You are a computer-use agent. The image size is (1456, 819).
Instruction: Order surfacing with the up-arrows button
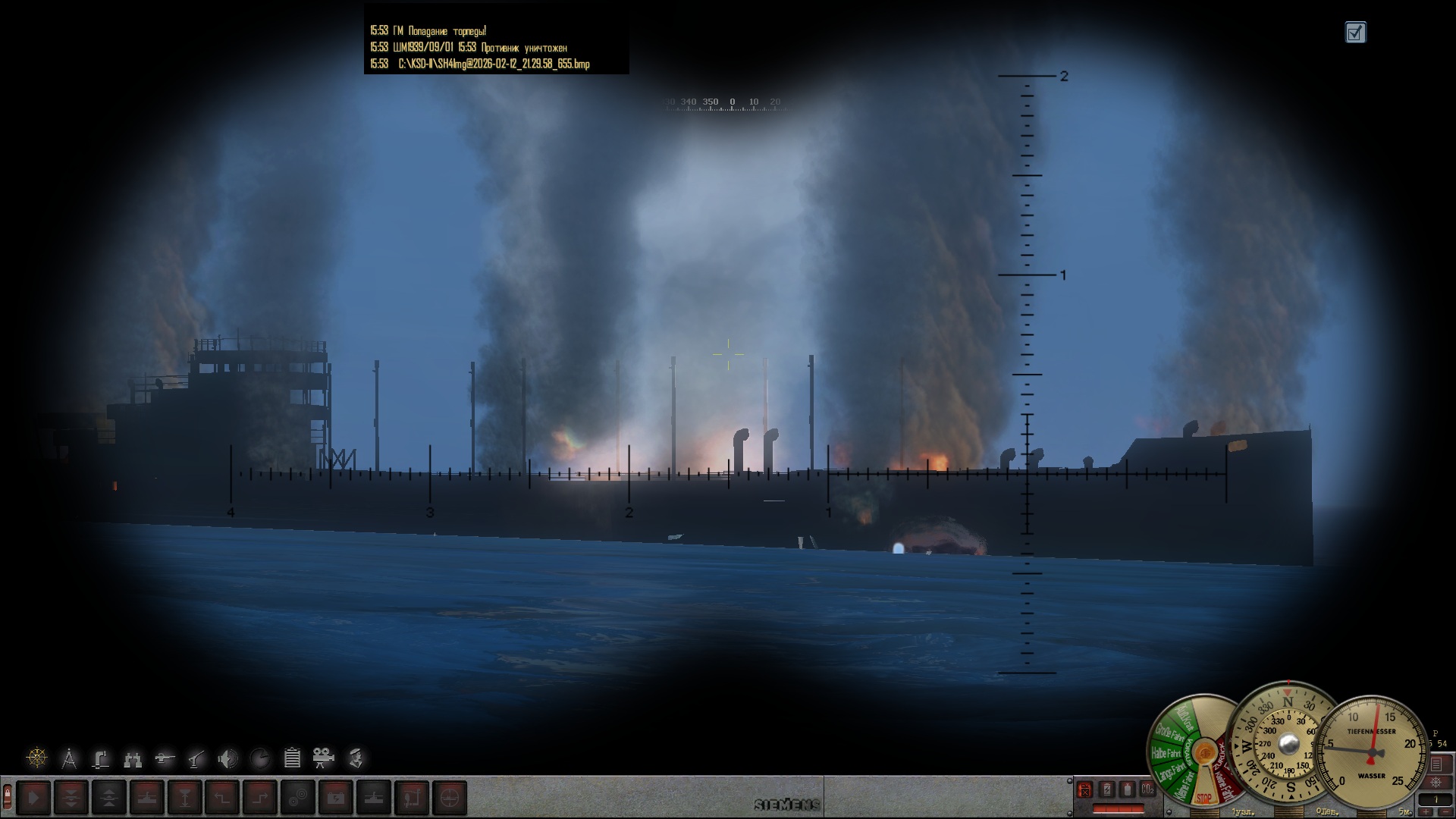click(109, 798)
